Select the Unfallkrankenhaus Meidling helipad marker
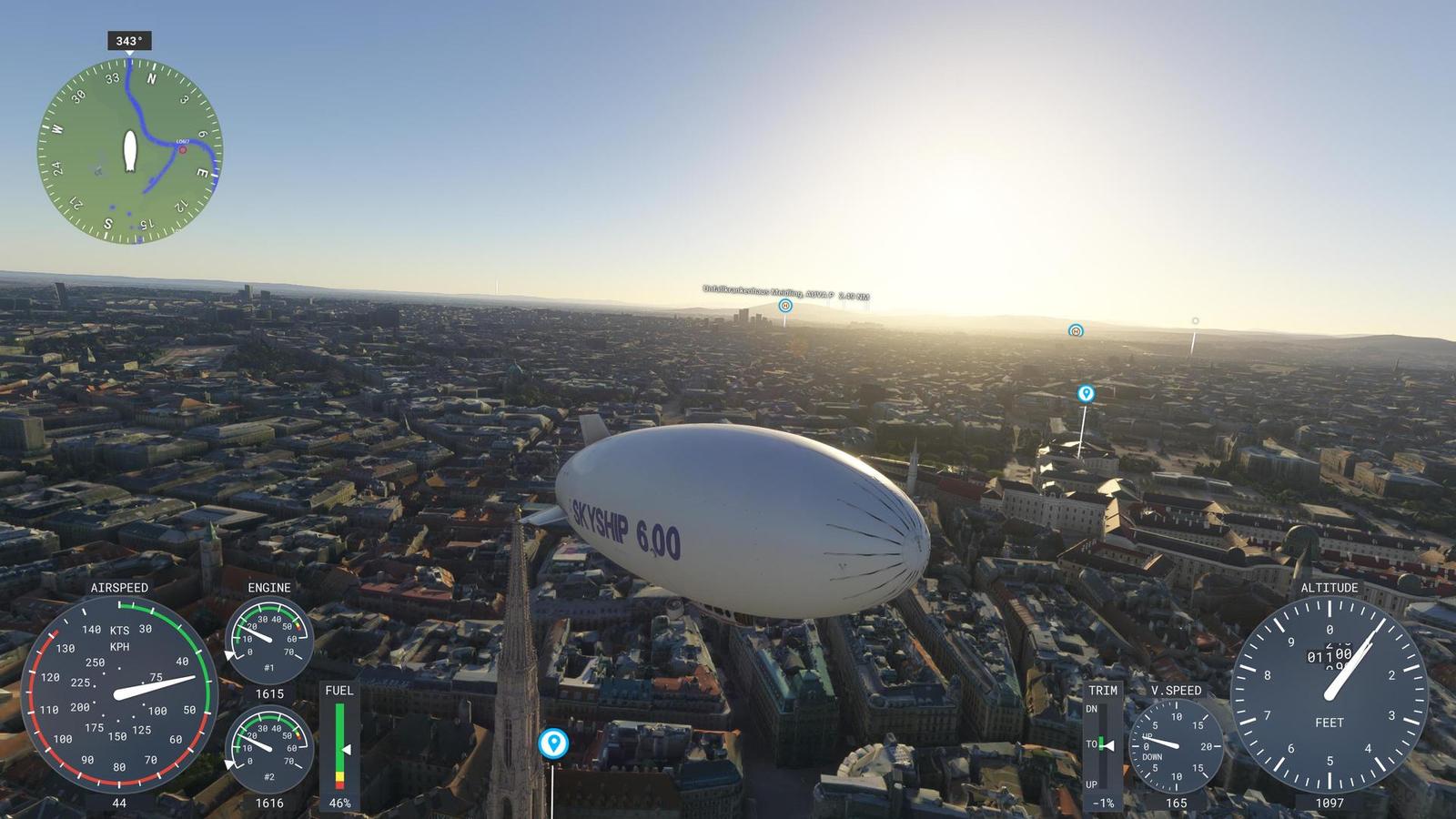Screen dimensions: 1456x819 [784, 307]
